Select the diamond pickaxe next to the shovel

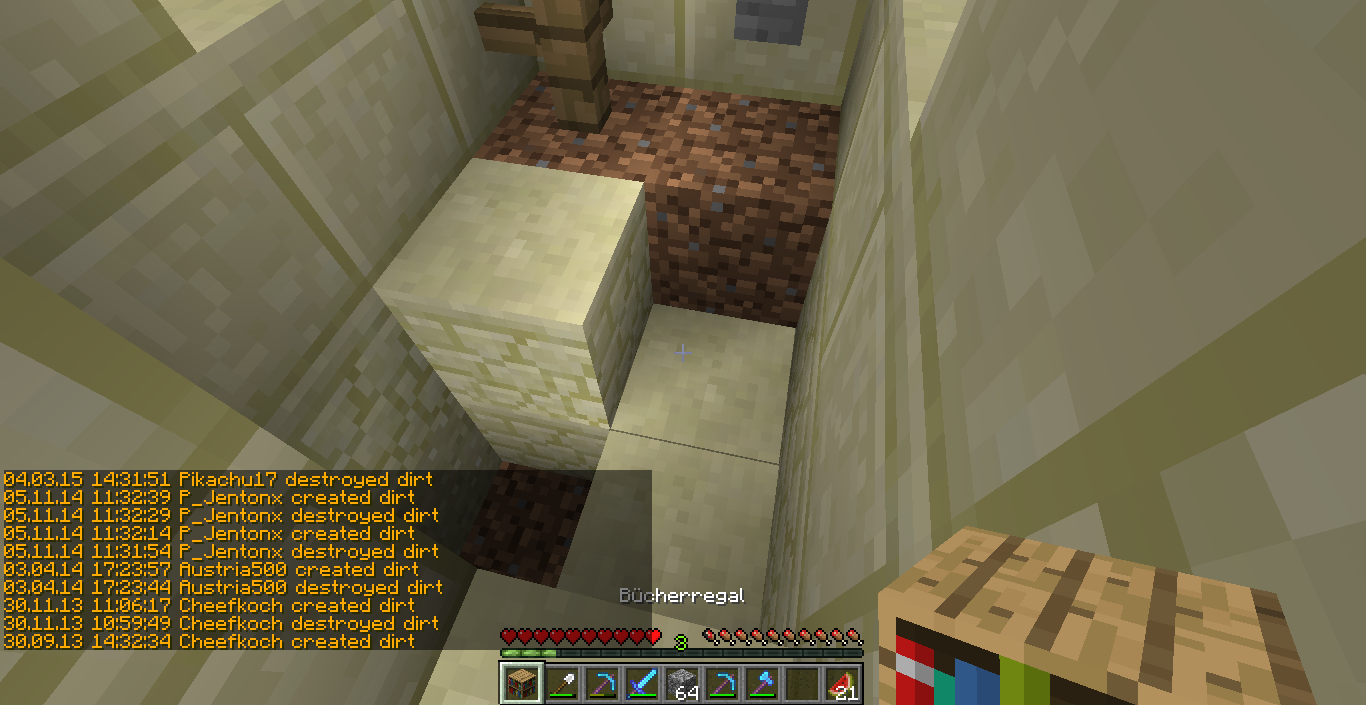(601, 683)
